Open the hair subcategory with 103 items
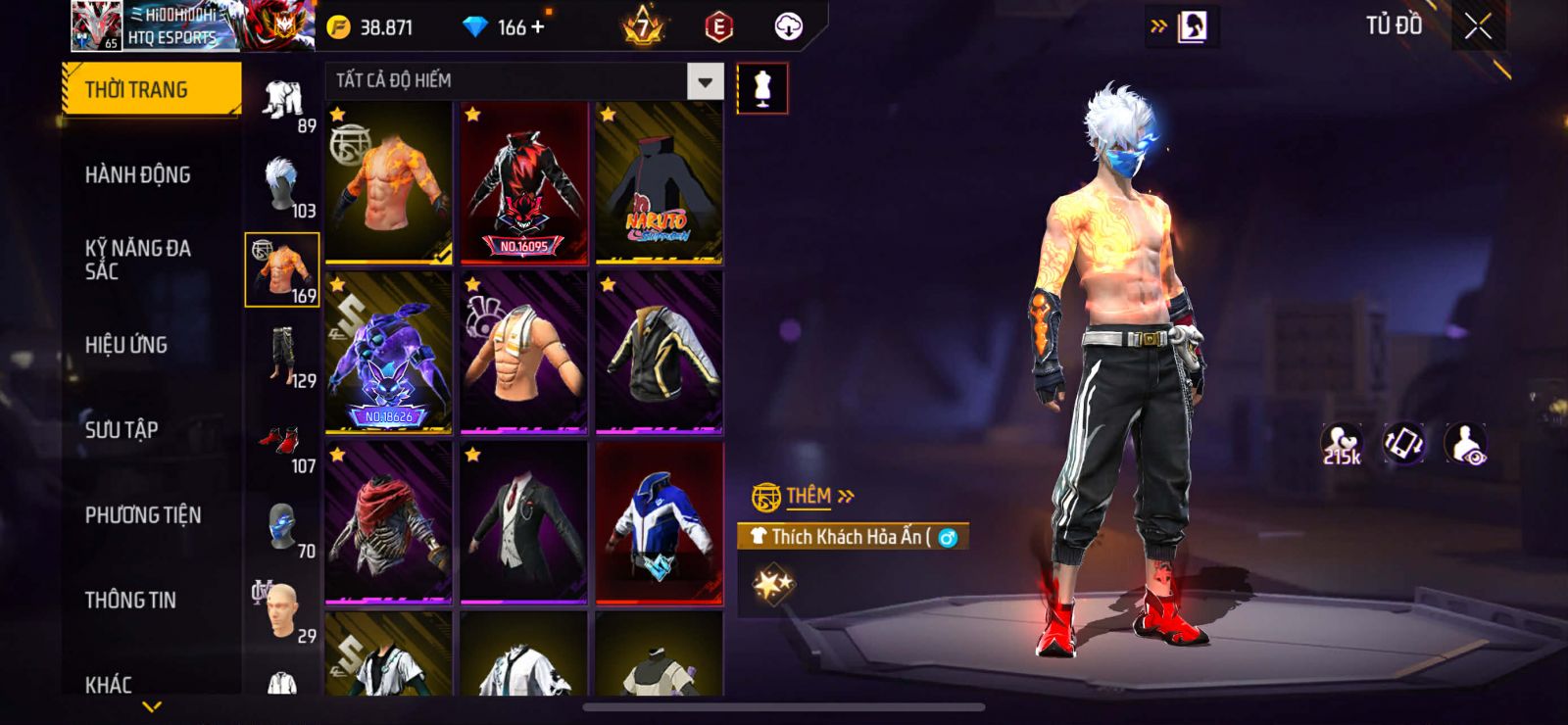The height and width of the screenshot is (725, 1568). tap(282, 186)
